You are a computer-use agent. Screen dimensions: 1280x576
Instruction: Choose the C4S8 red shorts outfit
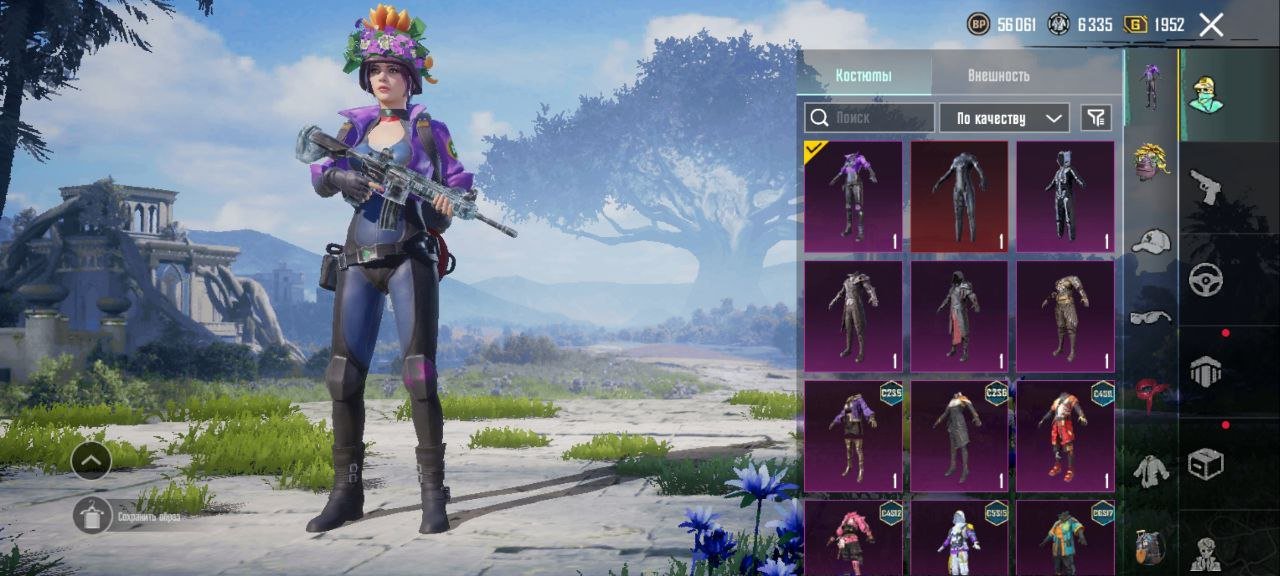1065,435
